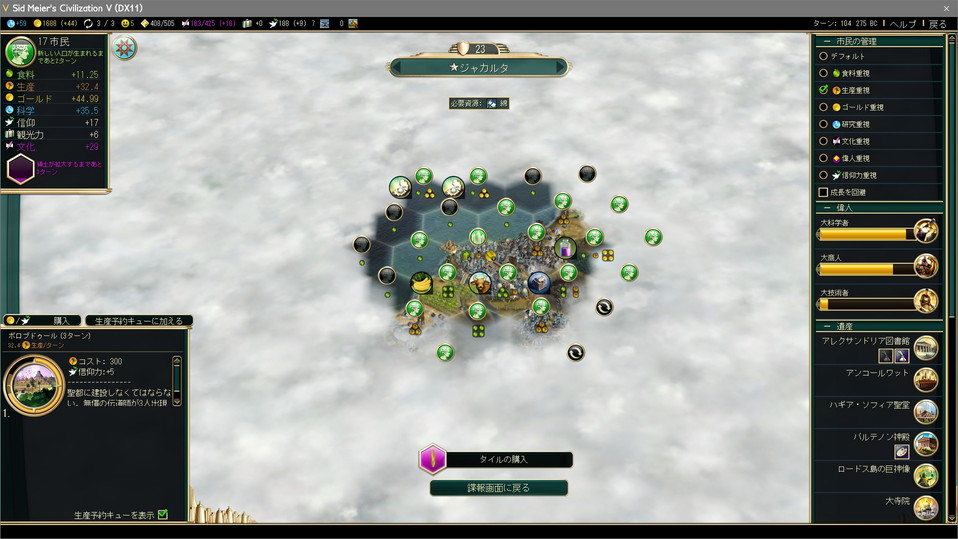Viewport: 958px width, 539px height.
Task: Select the デフォルト citizen focus
Action: point(824,56)
